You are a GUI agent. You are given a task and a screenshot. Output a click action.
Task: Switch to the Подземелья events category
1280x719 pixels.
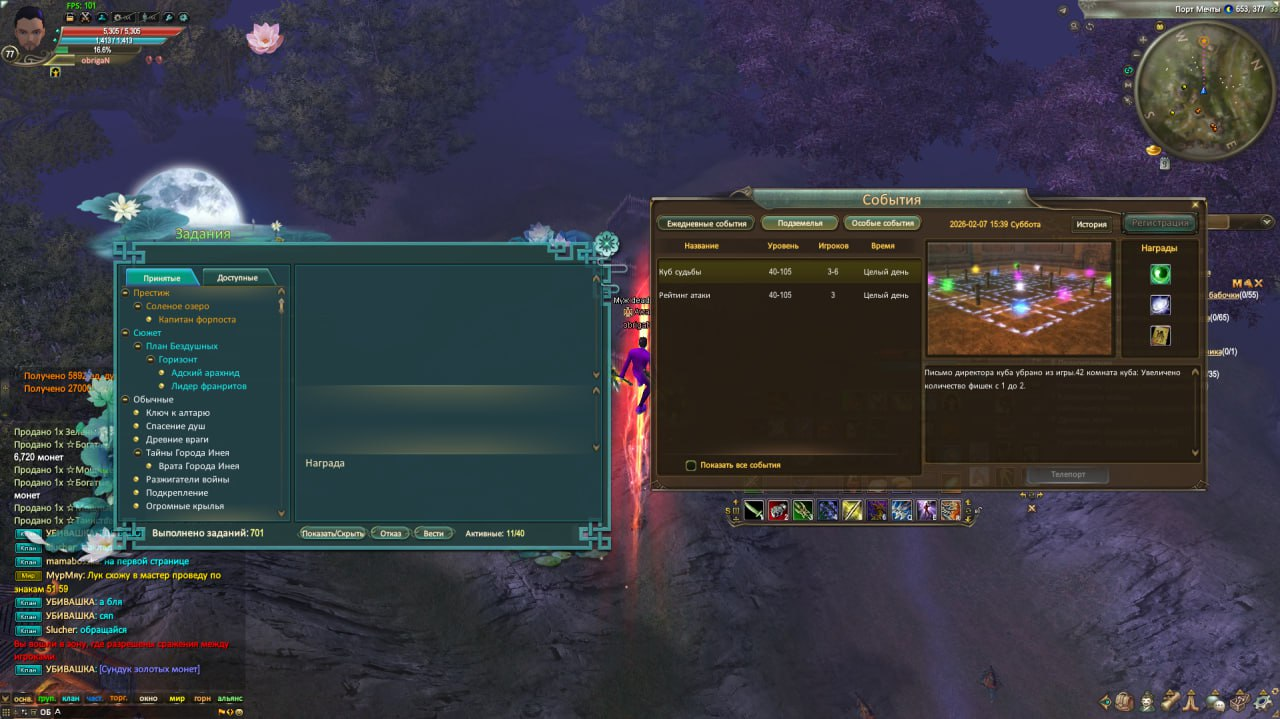[x=799, y=224]
